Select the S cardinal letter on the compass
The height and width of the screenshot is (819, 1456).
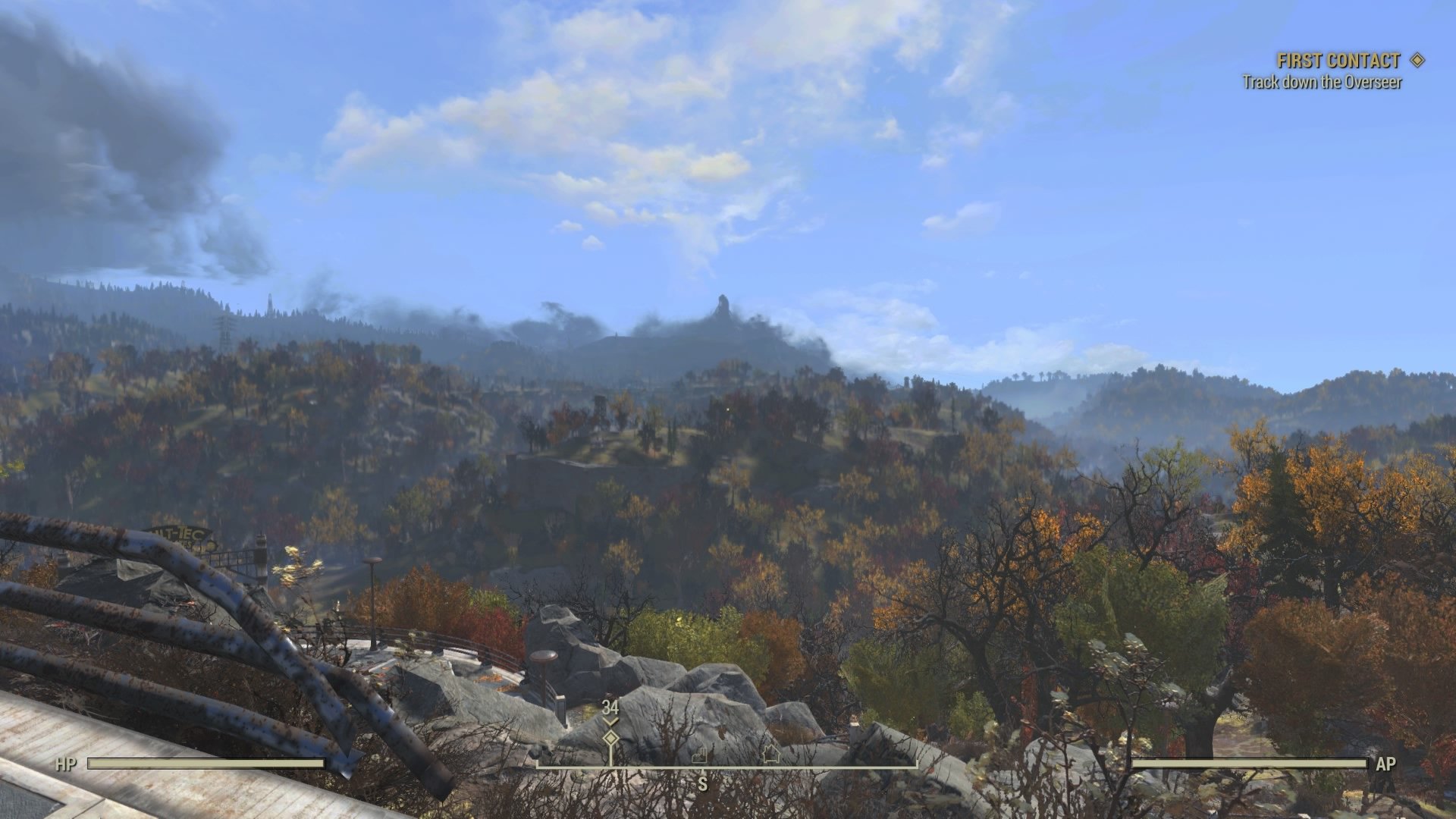point(701,783)
